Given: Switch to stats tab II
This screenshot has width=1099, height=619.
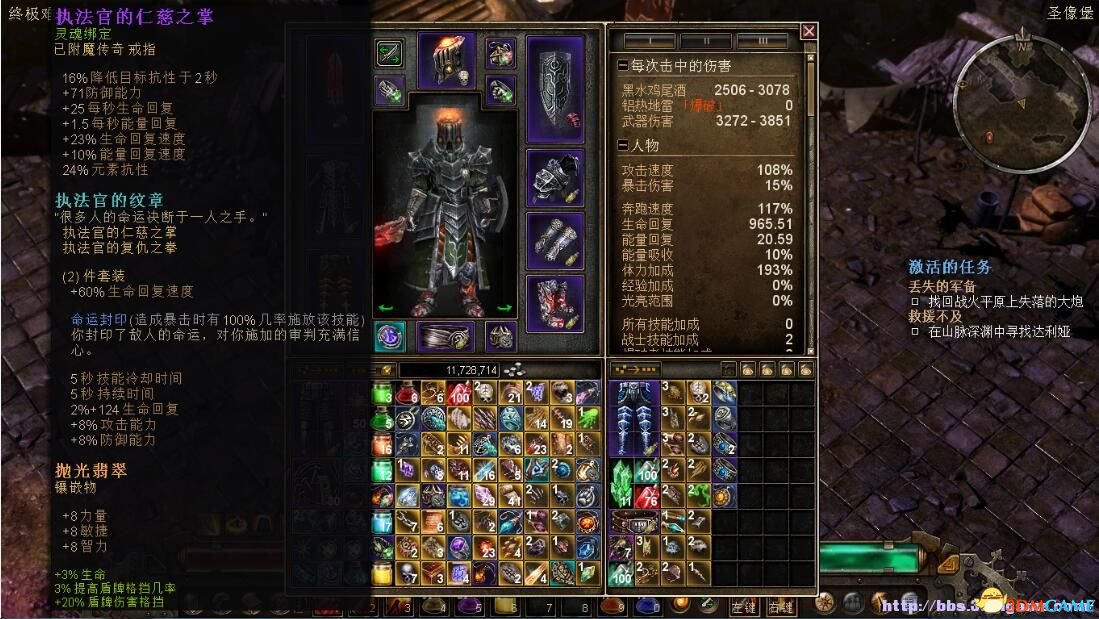Looking at the screenshot, I should coord(705,42).
